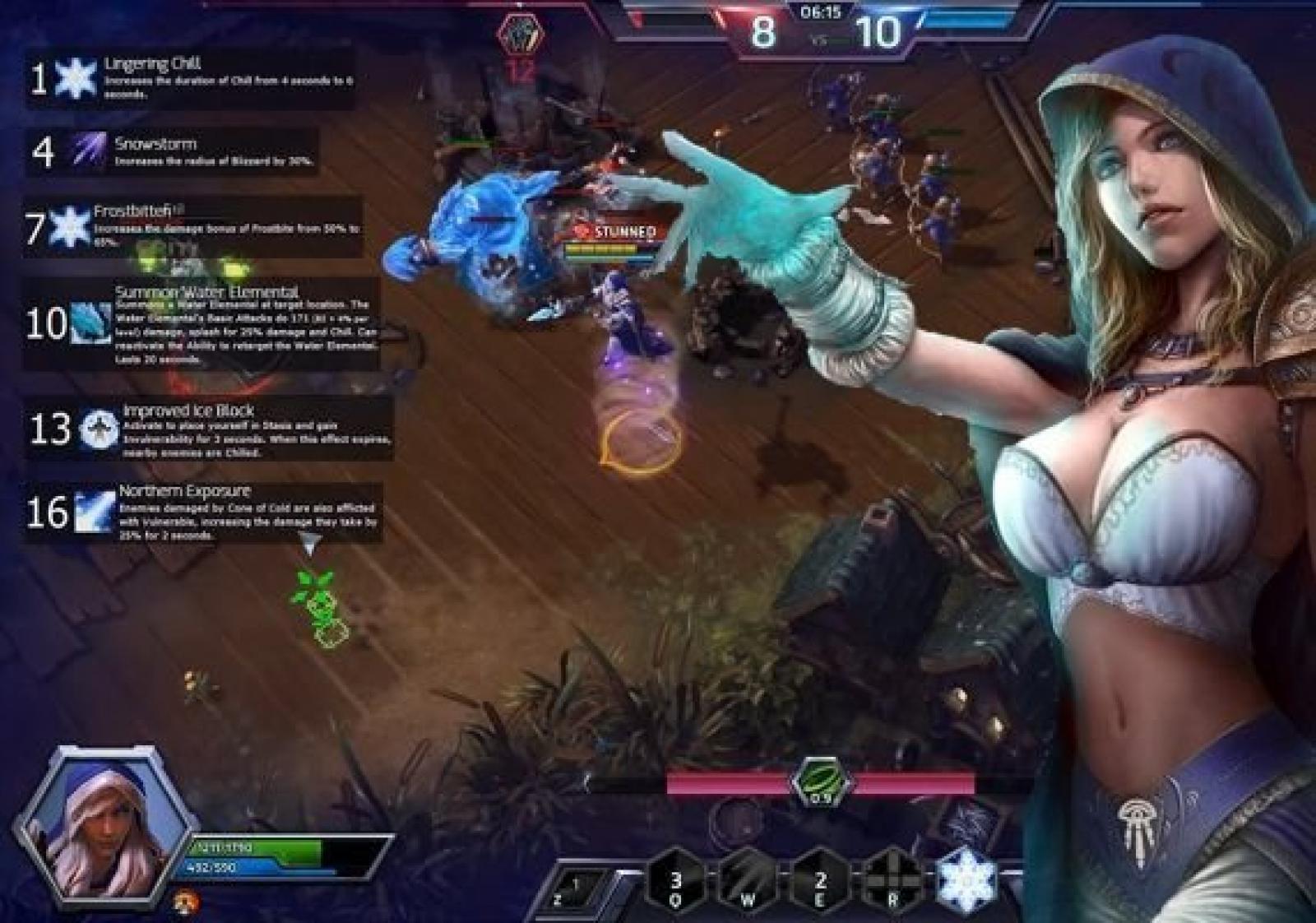Pick the Northern Exposure talent
Screen dimensions: 1316x923
(94, 511)
